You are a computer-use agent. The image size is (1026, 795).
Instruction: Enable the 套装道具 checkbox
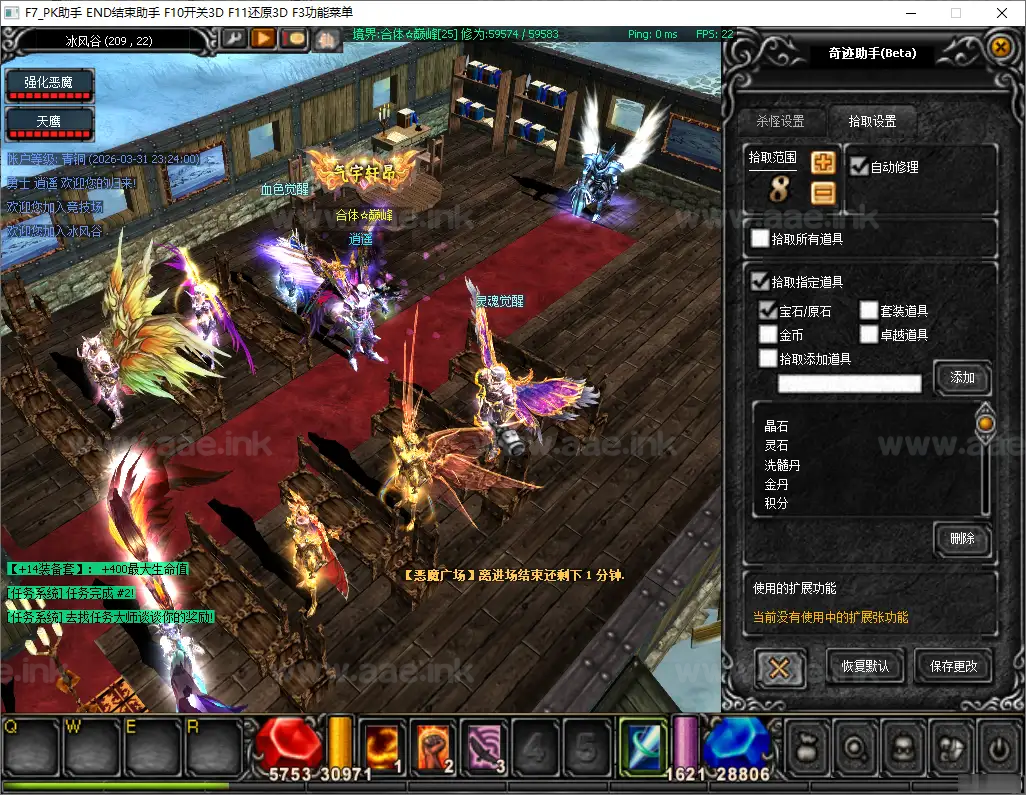[869, 311]
